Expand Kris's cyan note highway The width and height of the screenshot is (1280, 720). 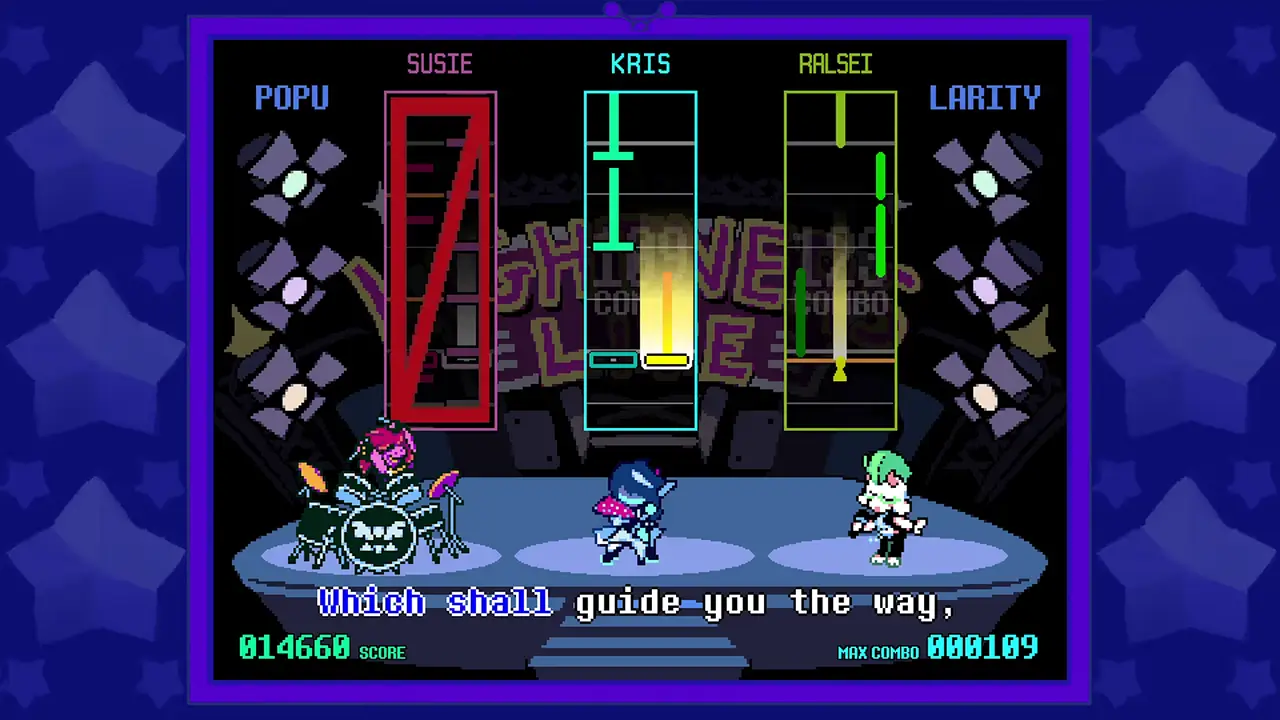[x=640, y=260]
